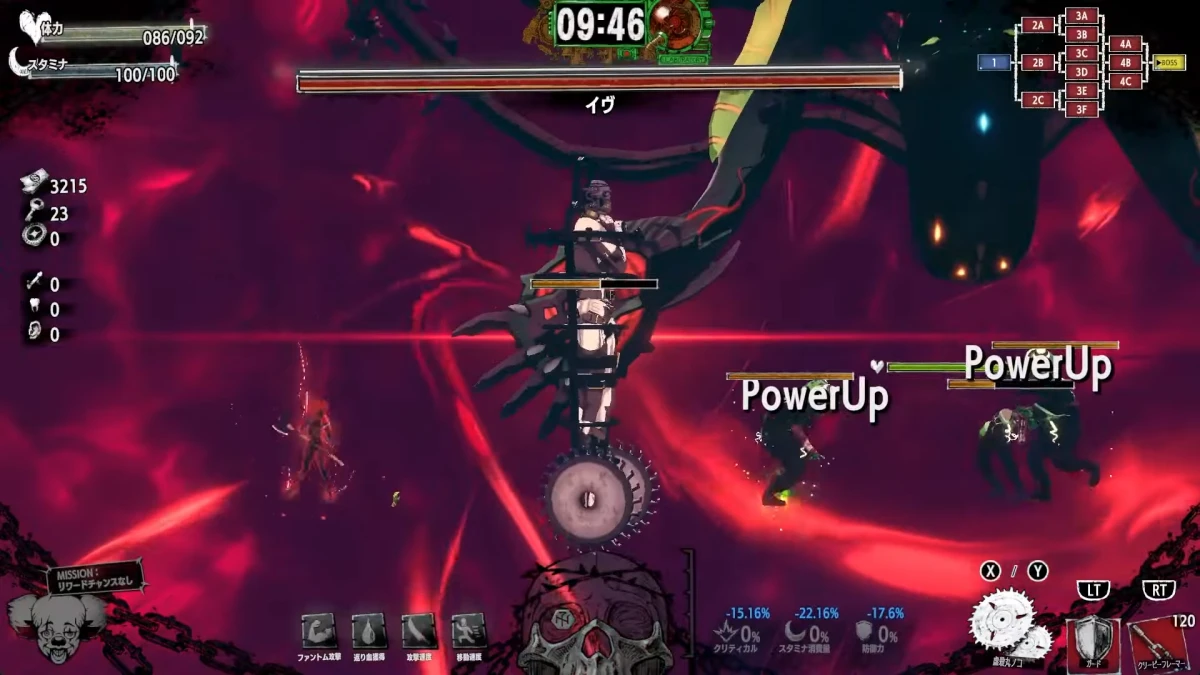
Task: Click the 2C route node
Action: [1038, 100]
